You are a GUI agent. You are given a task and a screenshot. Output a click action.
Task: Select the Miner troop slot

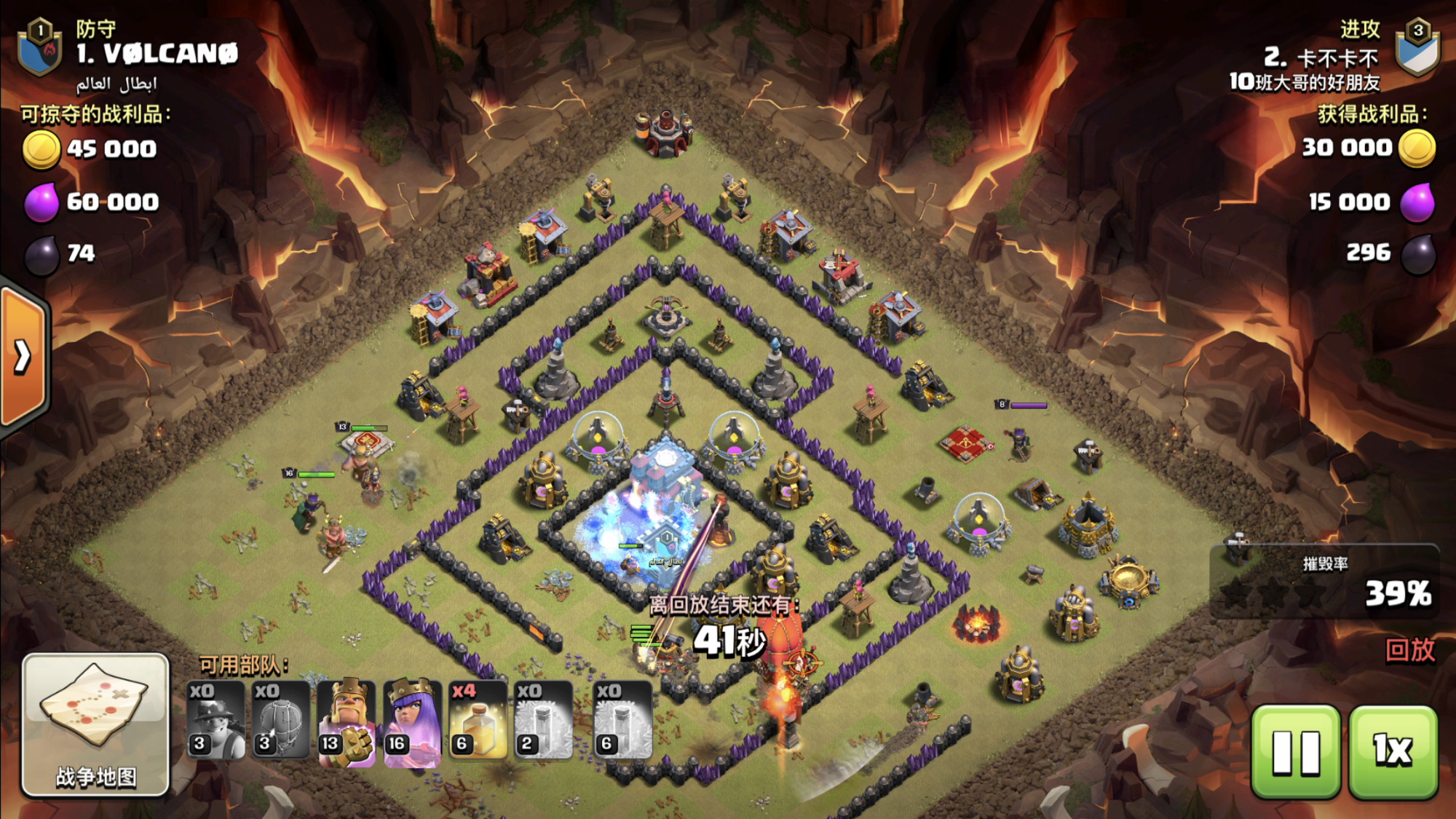pyautogui.click(x=215, y=721)
